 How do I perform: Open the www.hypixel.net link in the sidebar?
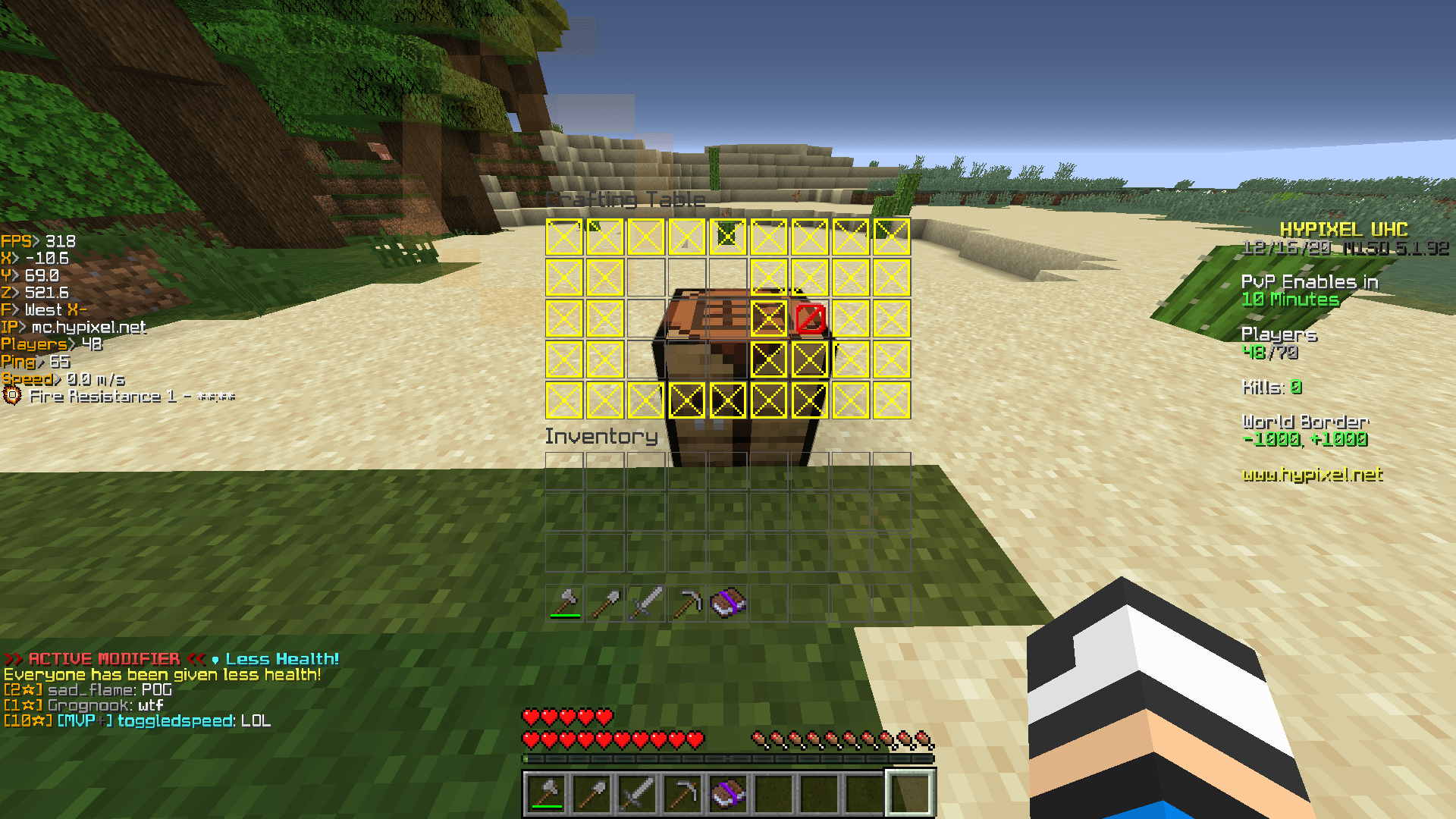(1312, 475)
